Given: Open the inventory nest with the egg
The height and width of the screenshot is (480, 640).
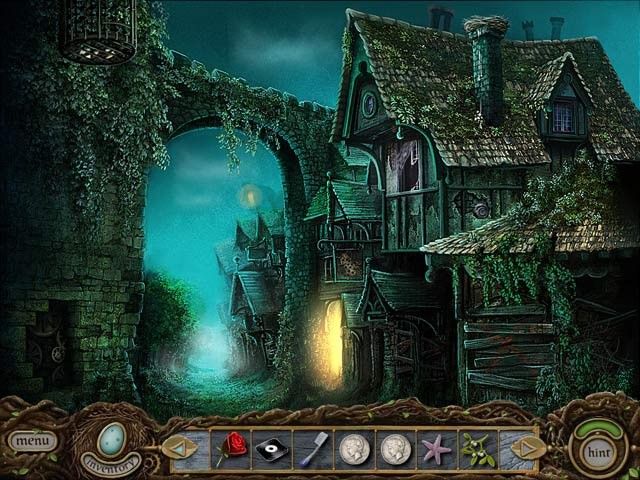Looking at the screenshot, I should point(109,440).
